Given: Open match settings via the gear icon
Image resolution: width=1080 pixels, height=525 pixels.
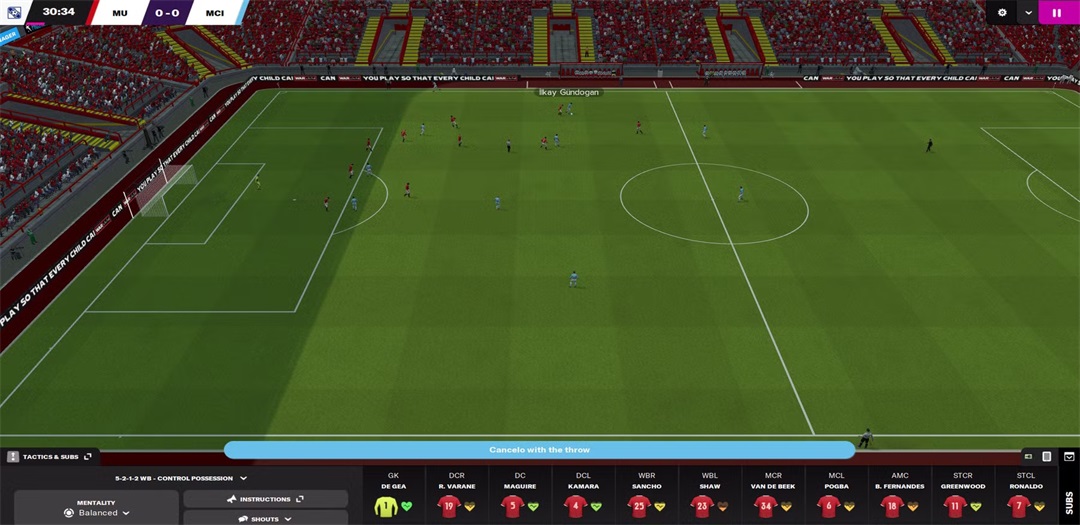Looking at the screenshot, I should tap(1003, 13).
